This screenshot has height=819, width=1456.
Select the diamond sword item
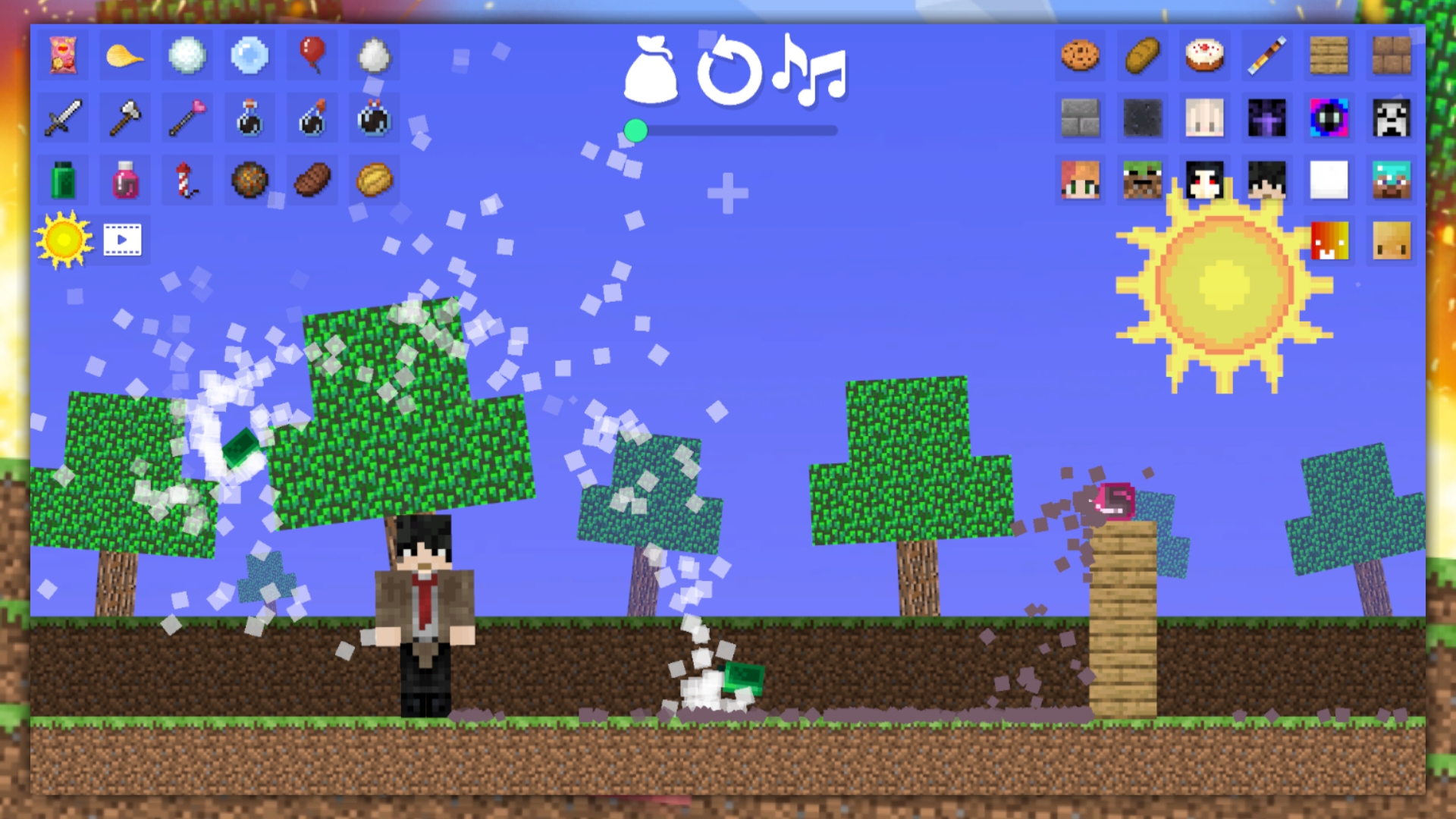click(62, 118)
